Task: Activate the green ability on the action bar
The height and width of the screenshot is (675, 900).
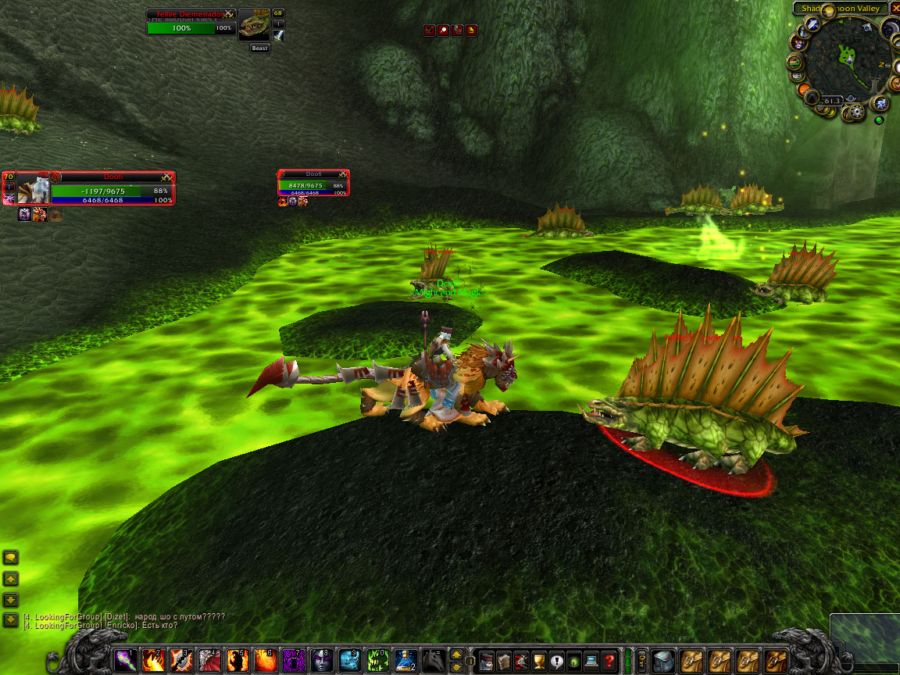Action: (x=378, y=660)
